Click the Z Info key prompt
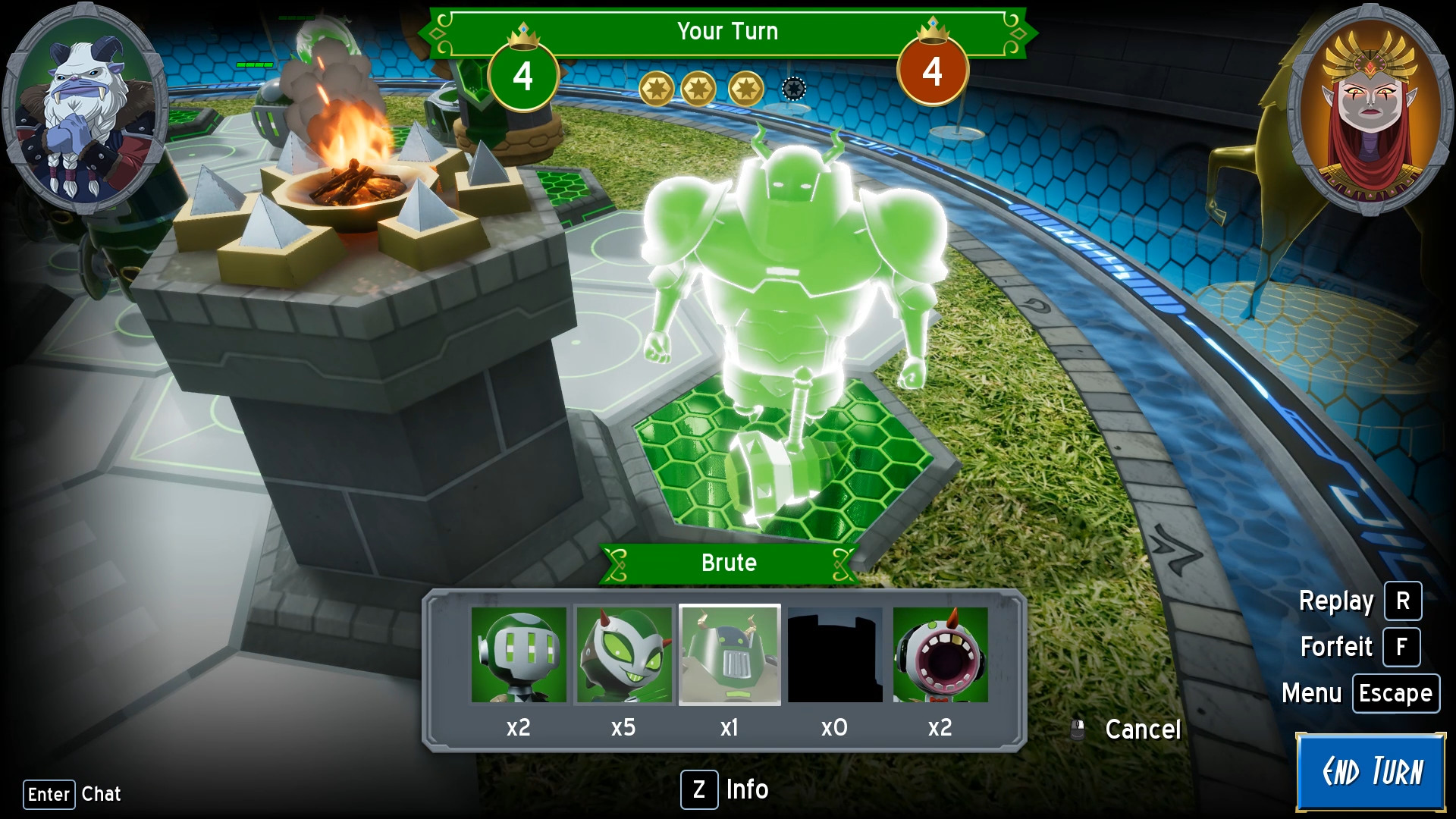1456x819 pixels. click(x=699, y=790)
